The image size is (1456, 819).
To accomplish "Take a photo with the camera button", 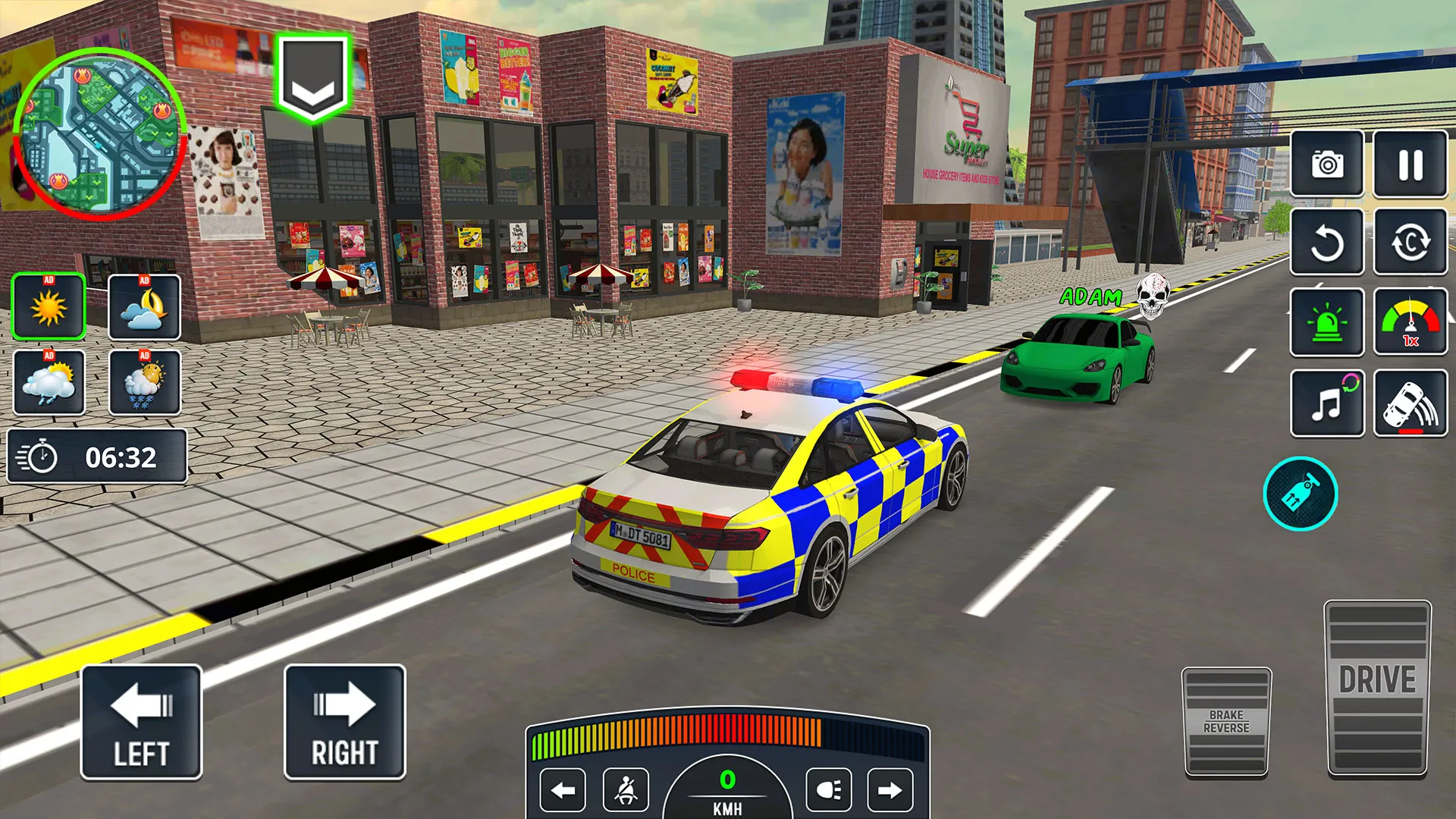I will point(1327,164).
